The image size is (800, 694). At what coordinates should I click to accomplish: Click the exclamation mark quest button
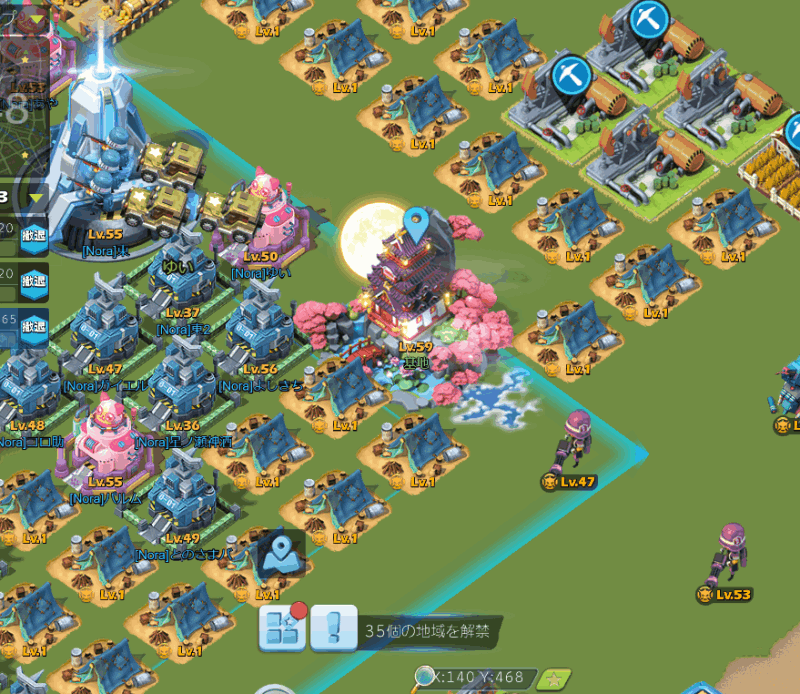coord(334,628)
